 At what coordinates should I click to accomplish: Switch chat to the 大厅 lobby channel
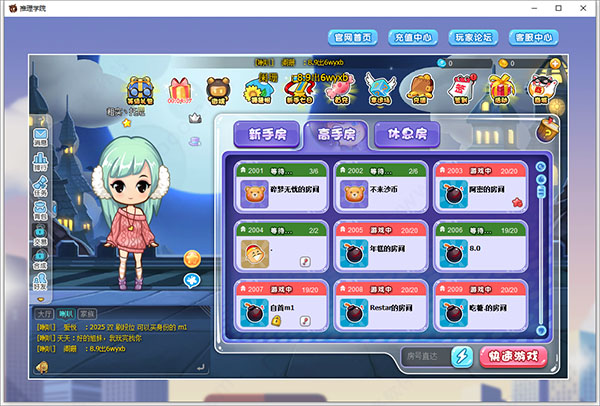44,314
